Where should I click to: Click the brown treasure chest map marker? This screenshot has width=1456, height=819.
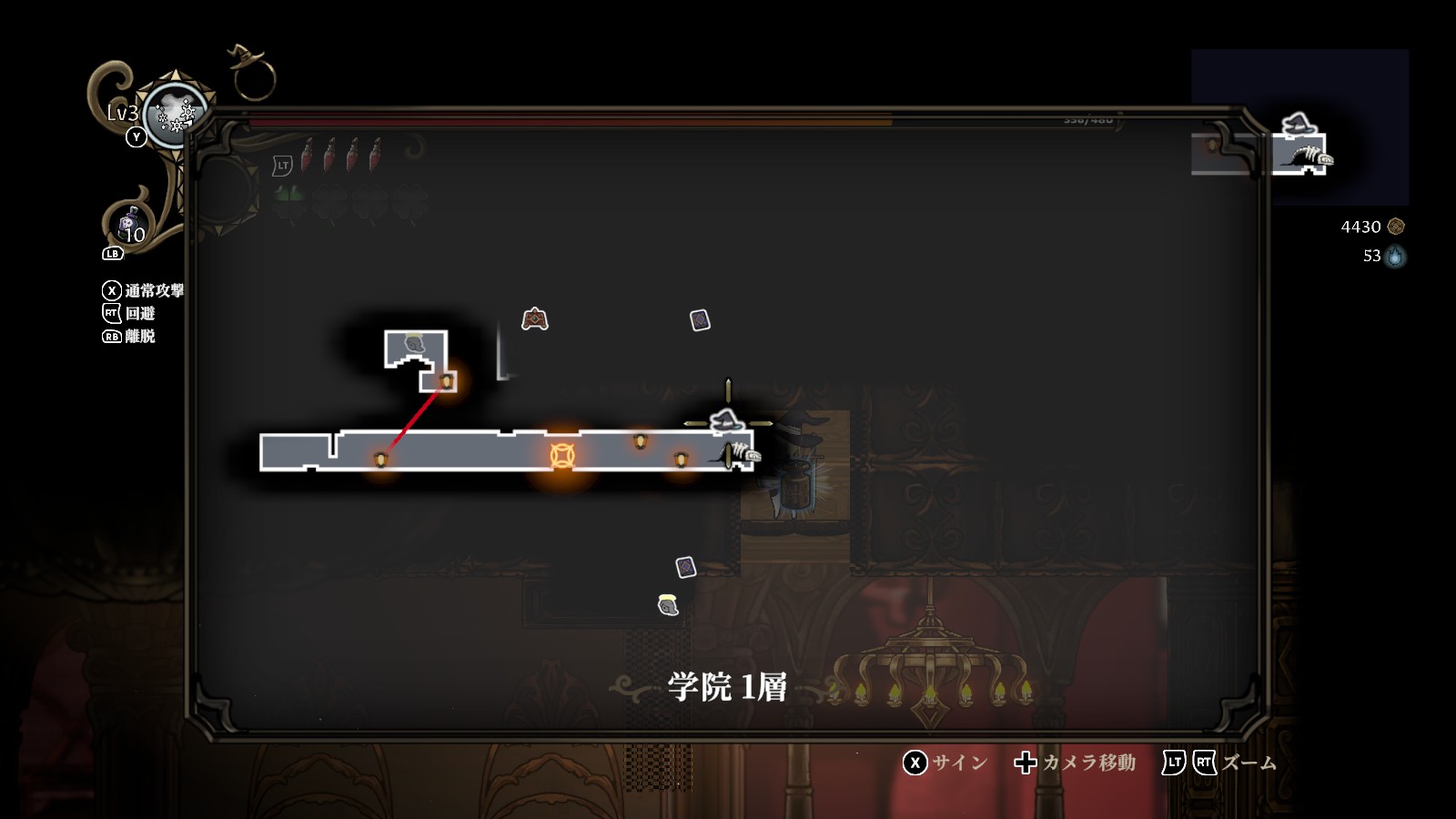tap(534, 319)
